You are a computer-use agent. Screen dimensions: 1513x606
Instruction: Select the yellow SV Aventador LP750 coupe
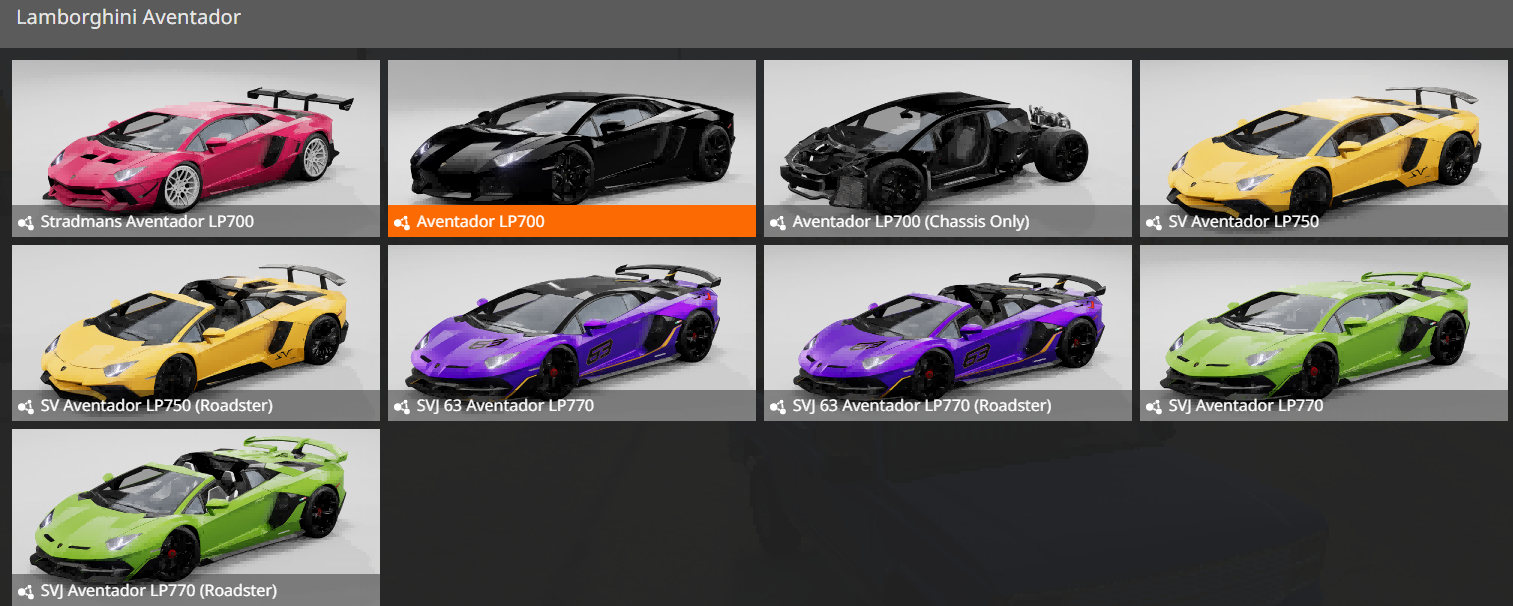coord(1324,148)
